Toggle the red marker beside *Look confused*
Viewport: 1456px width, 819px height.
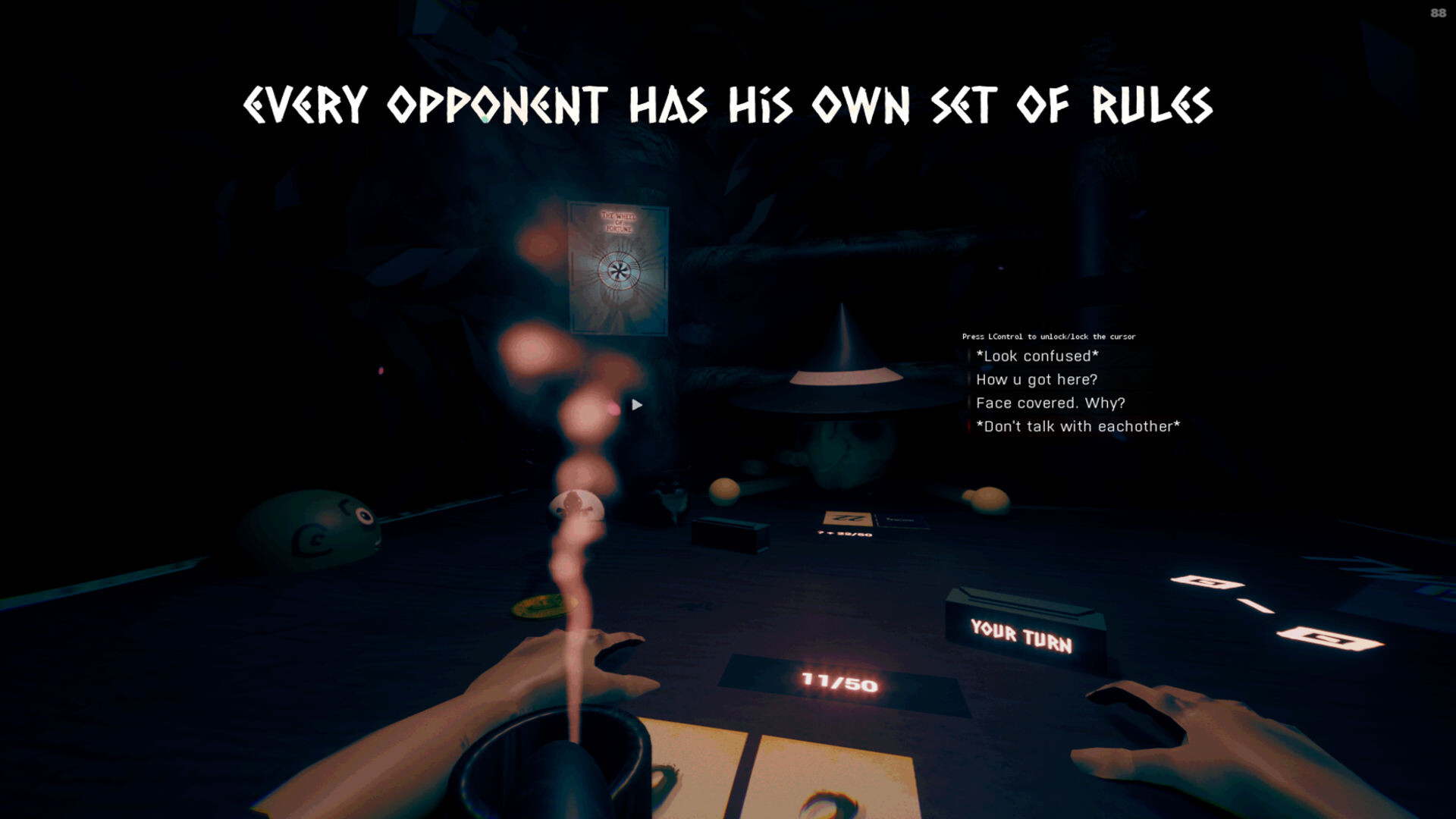(971, 355)
